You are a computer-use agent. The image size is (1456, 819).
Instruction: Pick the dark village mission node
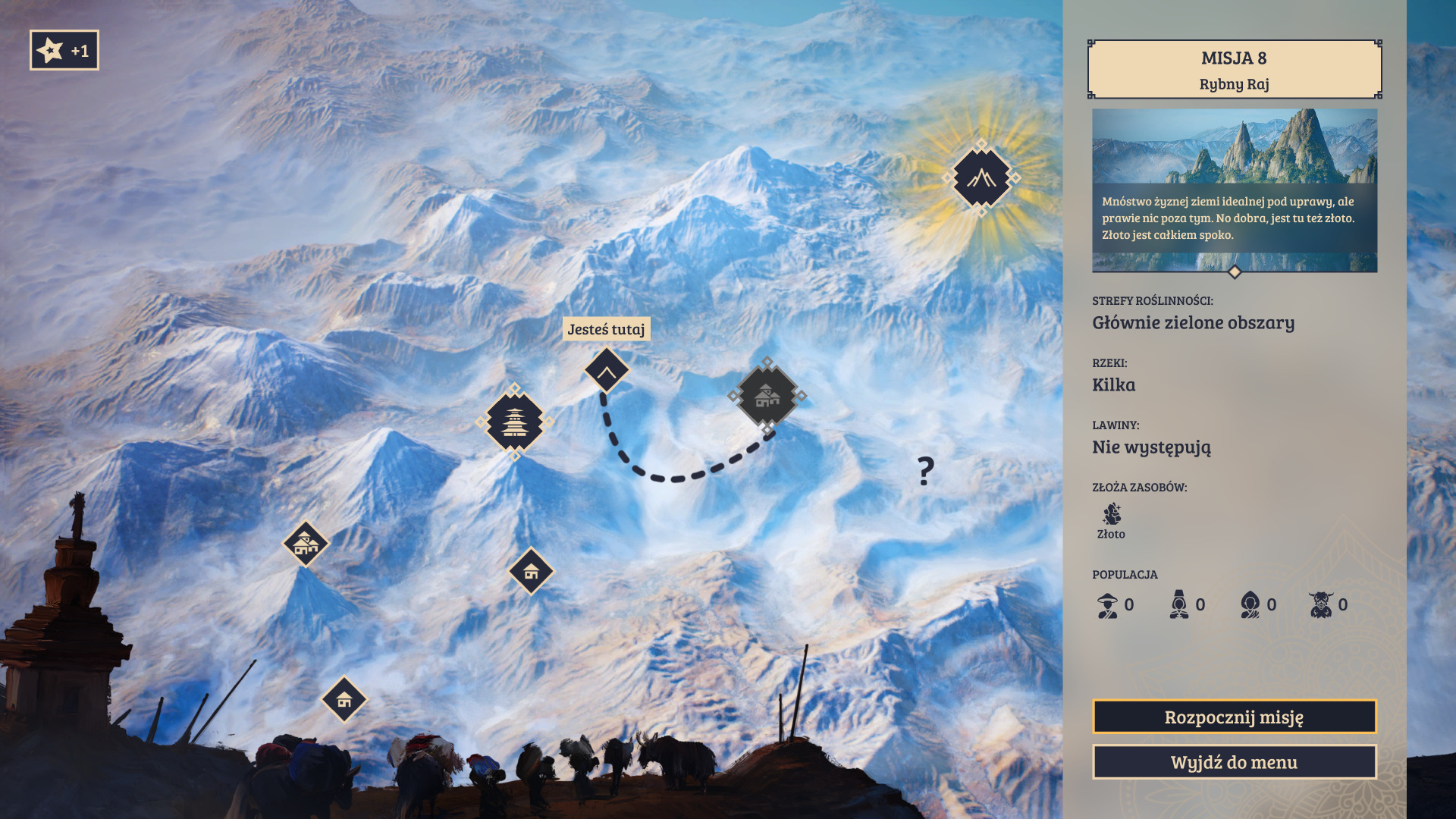click(x=767, y=395)
